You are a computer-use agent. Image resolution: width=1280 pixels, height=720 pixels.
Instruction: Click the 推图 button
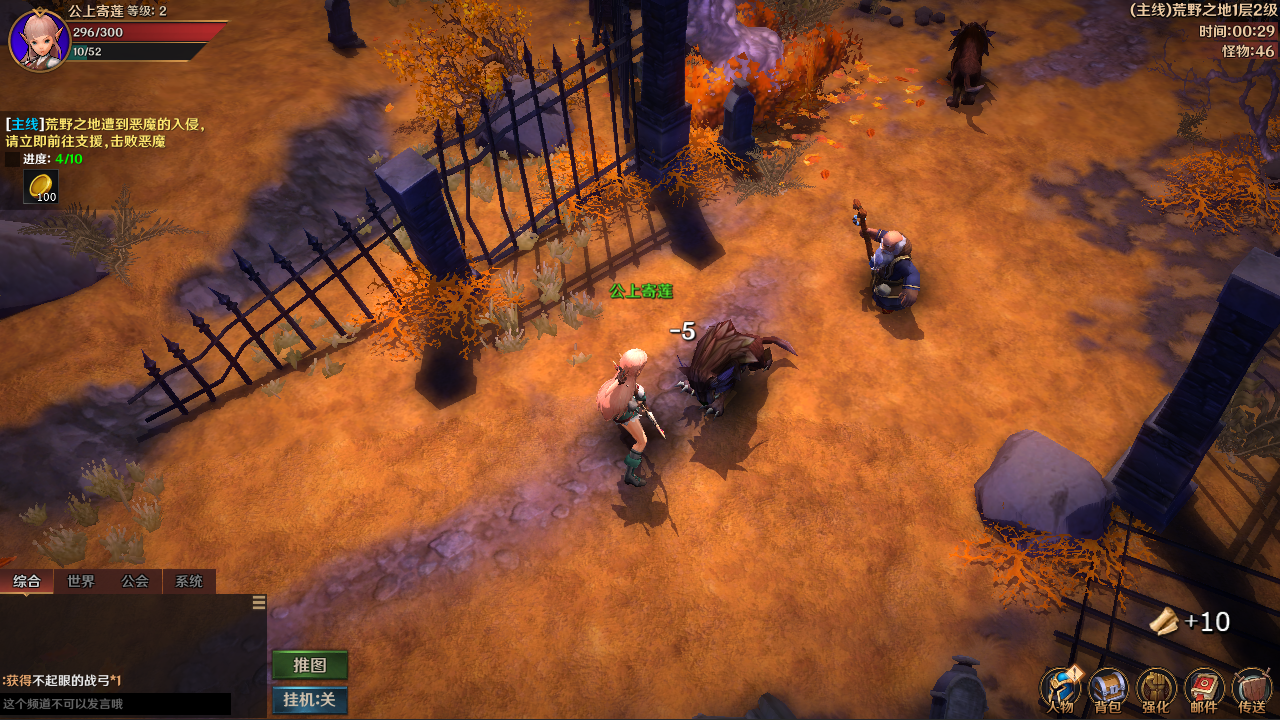[310, 665]
